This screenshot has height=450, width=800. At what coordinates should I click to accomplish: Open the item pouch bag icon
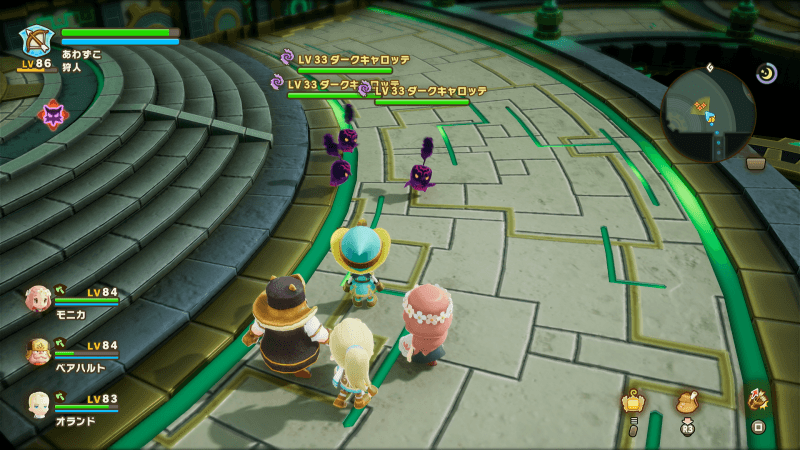(x=687, y=401)
